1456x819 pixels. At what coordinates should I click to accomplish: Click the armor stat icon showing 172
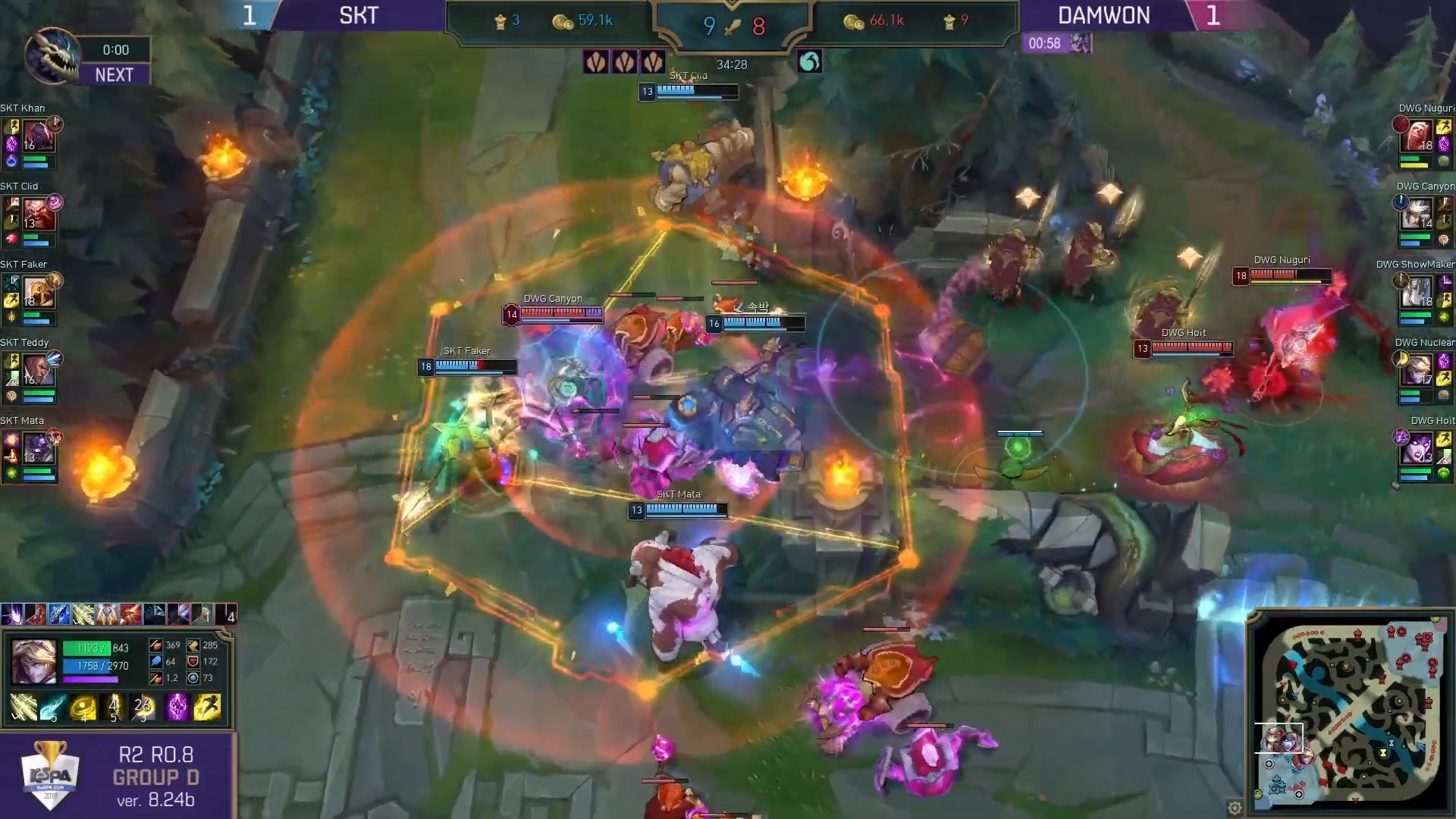193,662
